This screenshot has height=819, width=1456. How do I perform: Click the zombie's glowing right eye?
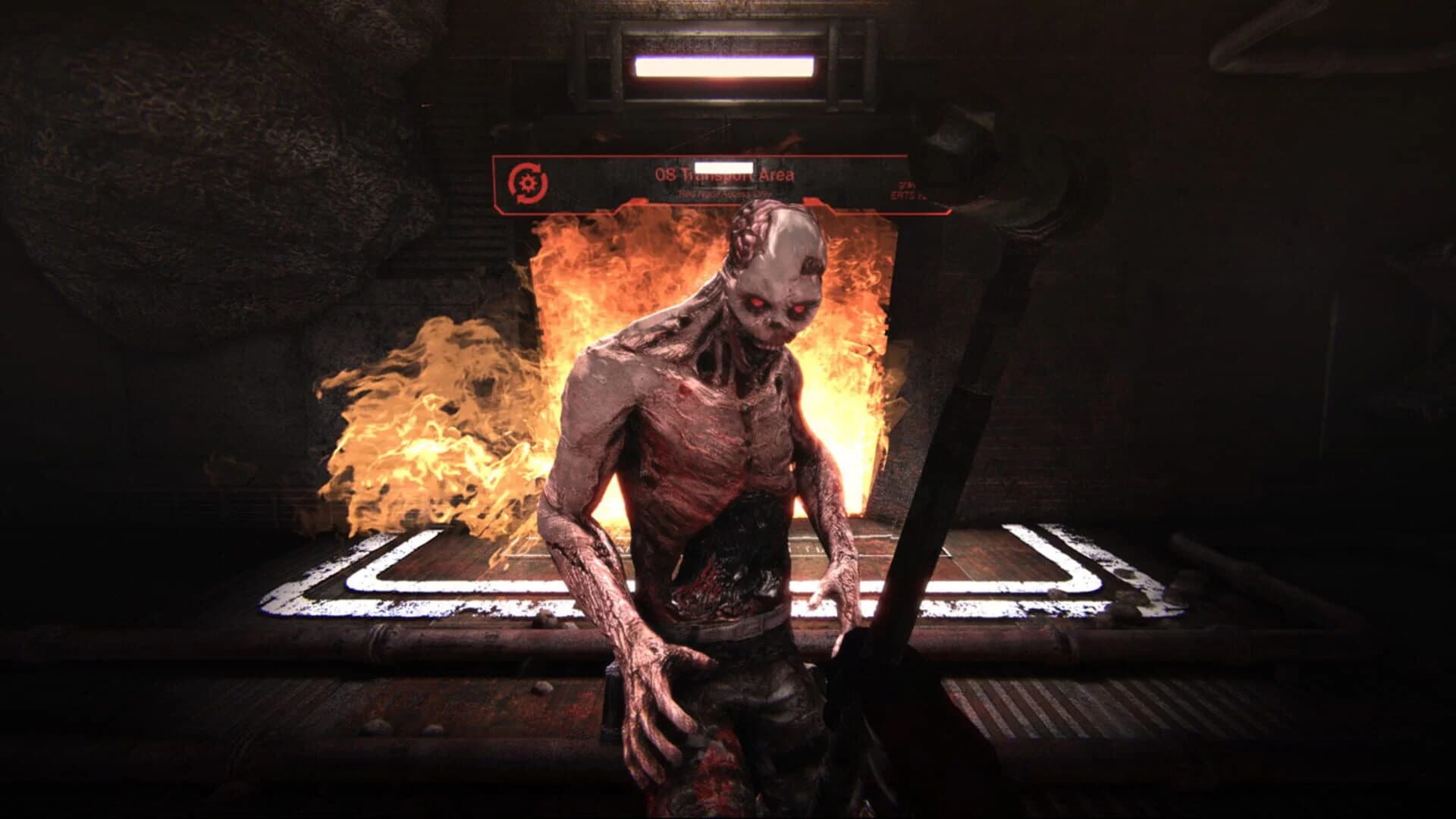(757, 303)
